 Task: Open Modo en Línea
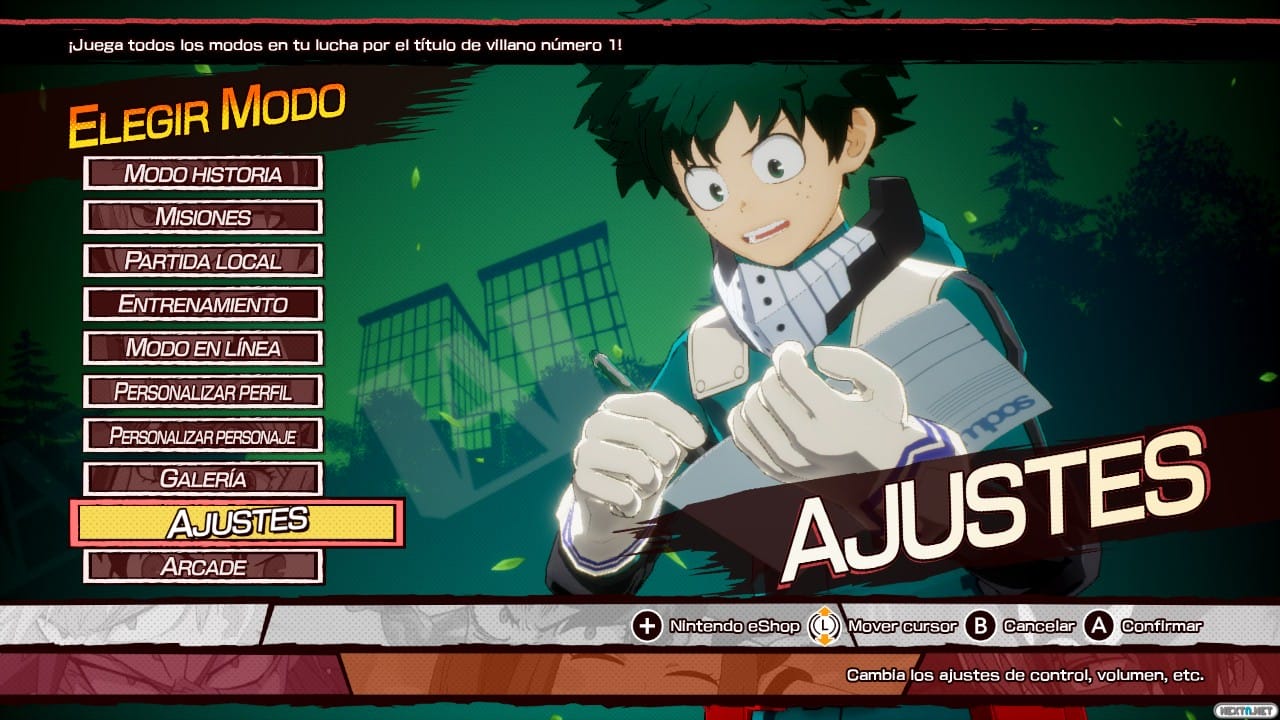click(203, 348)
